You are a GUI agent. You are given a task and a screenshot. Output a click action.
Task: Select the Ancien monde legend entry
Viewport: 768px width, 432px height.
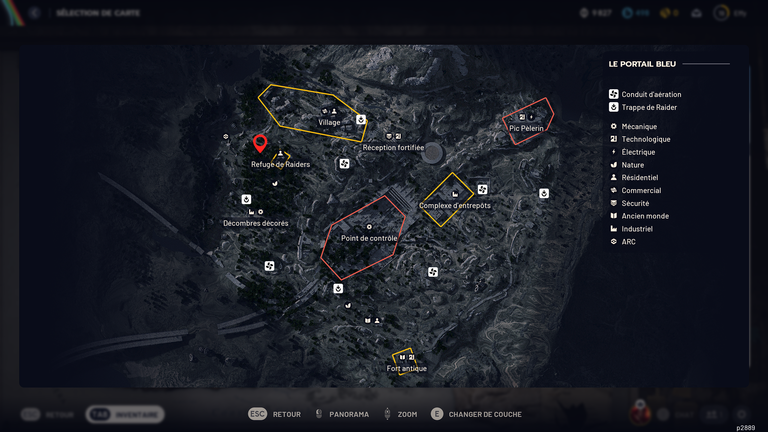645,216
